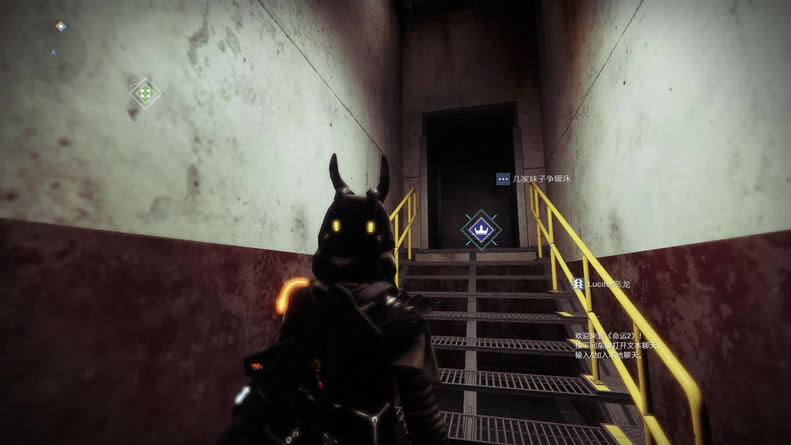Click the circular radar in the corner

[x=53, y=51]
